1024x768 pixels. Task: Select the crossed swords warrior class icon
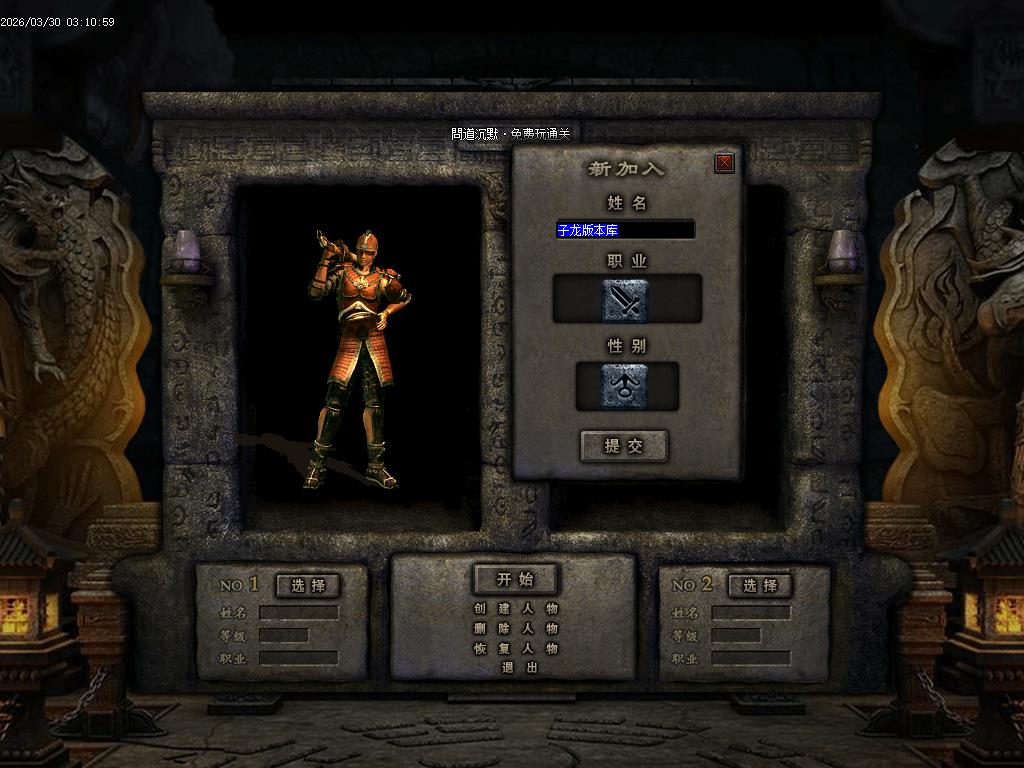(x=626, y=300)
